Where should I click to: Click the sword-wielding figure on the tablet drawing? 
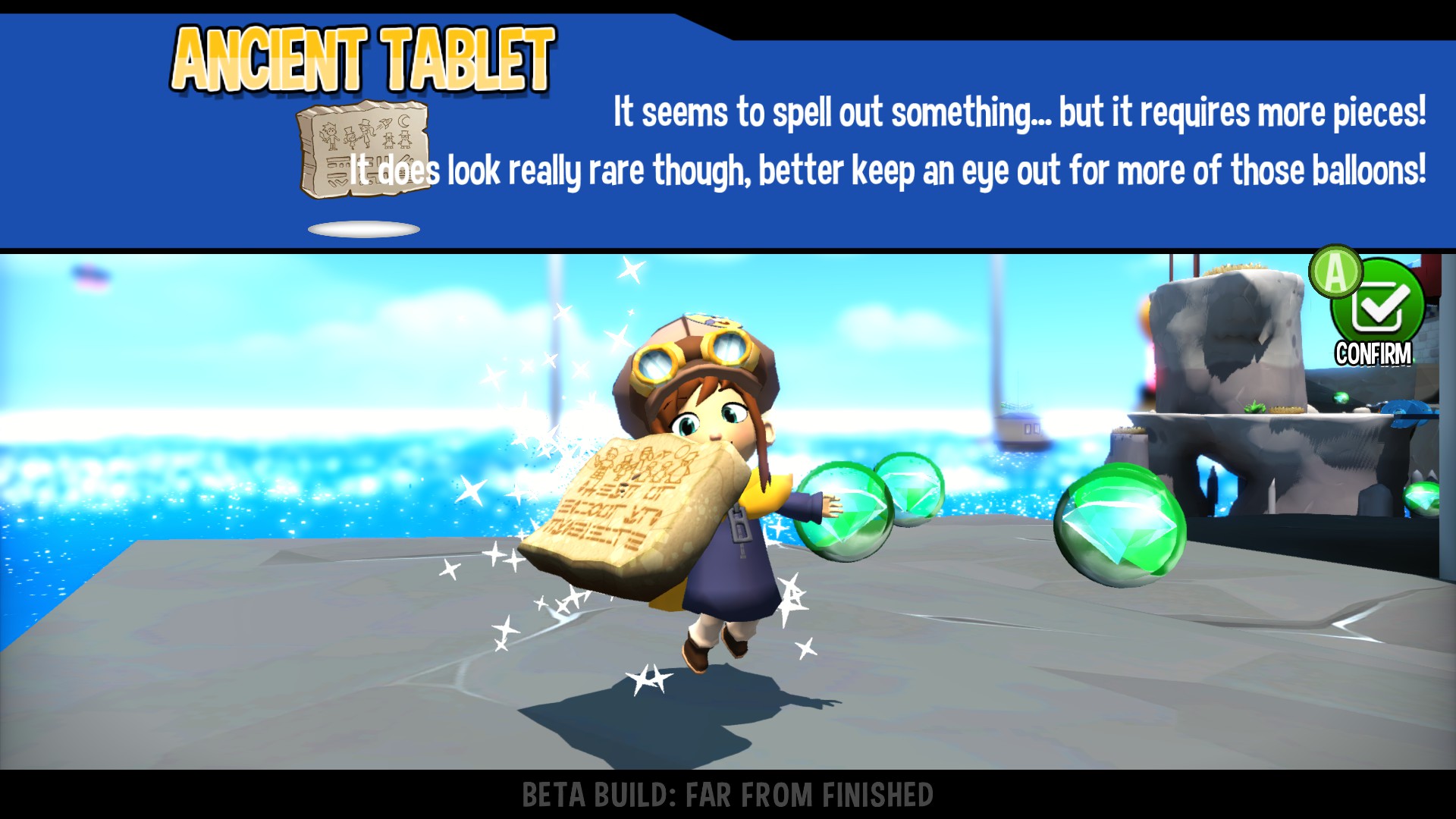click(330, 135)
